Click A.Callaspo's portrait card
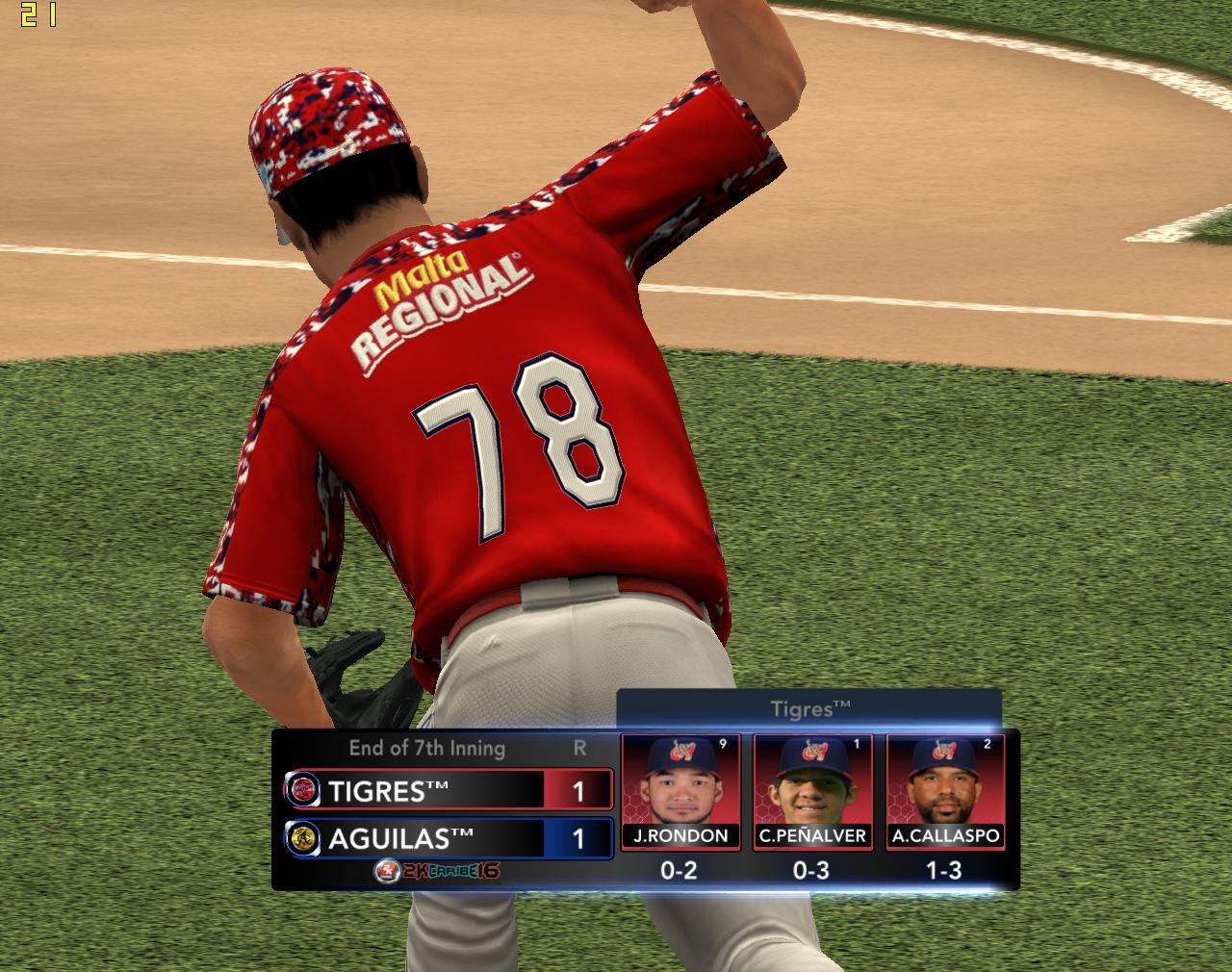Image resolution: width=1232 pixels, height=972 pixels. 945,791
